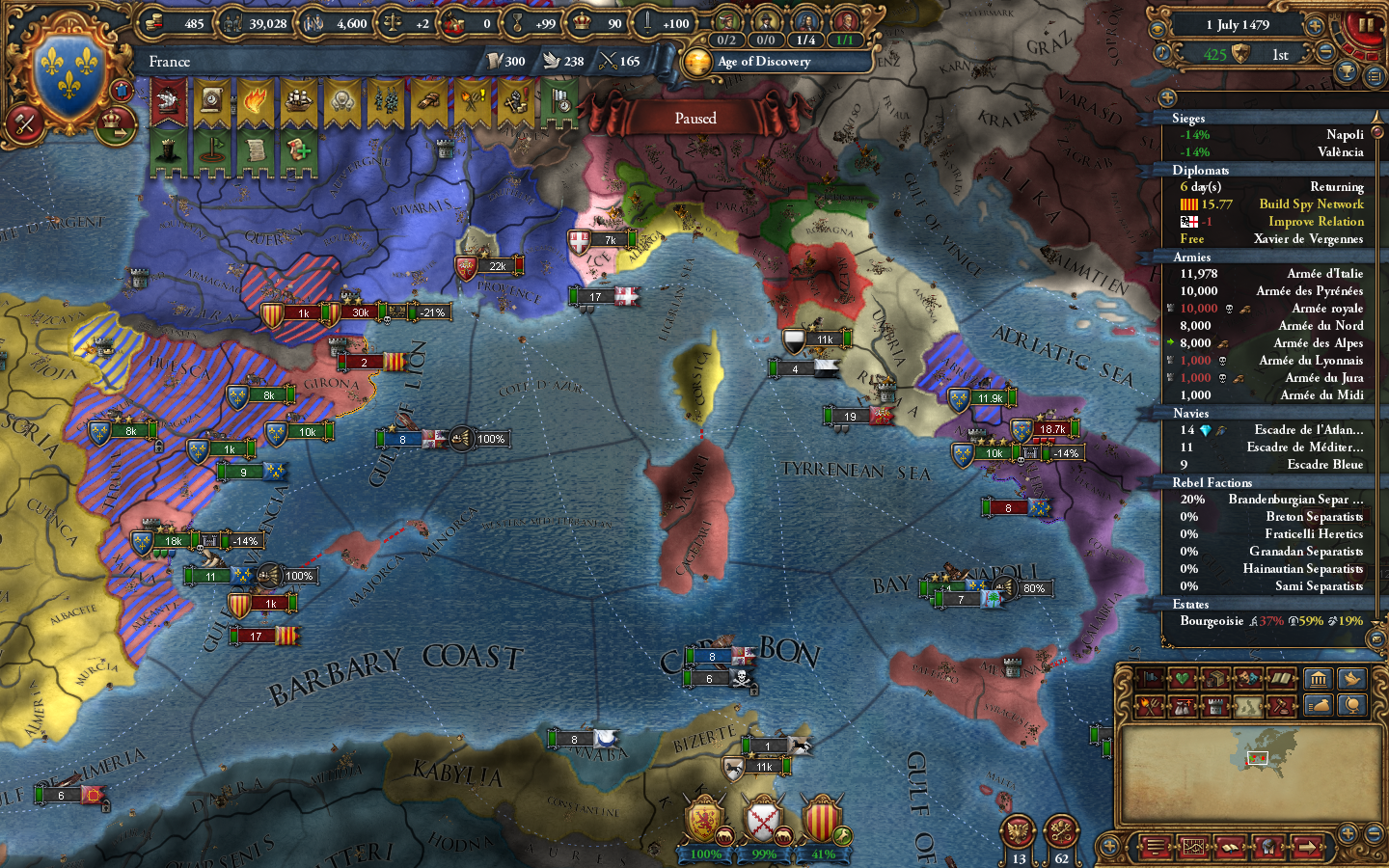Image resolution: width=1389 pixels, height=868 pixels.
Task: Open the game menu hamburger icon
Action: click(1154, 847)
